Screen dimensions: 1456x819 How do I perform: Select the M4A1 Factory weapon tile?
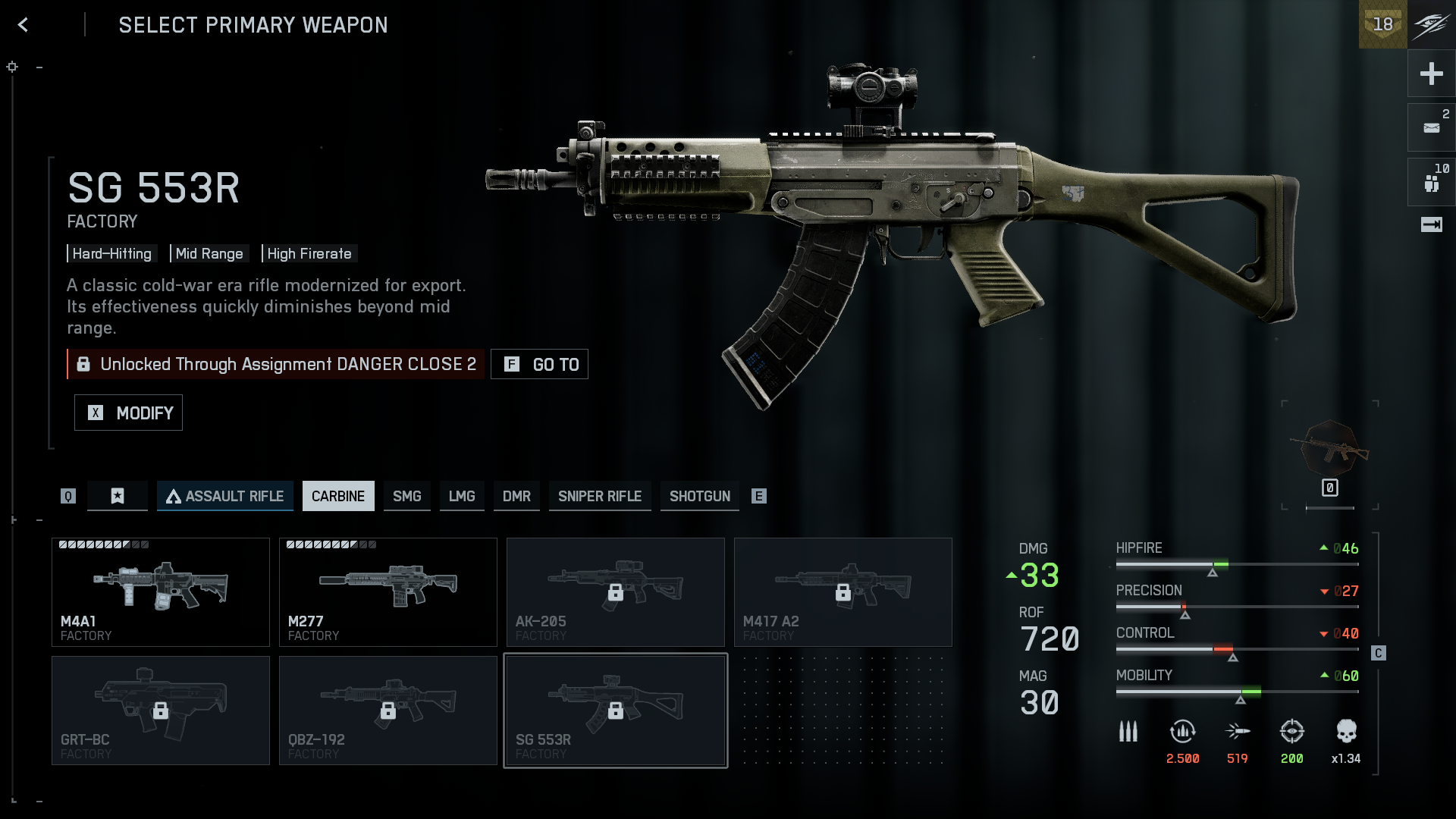click(x=161, y=592)
